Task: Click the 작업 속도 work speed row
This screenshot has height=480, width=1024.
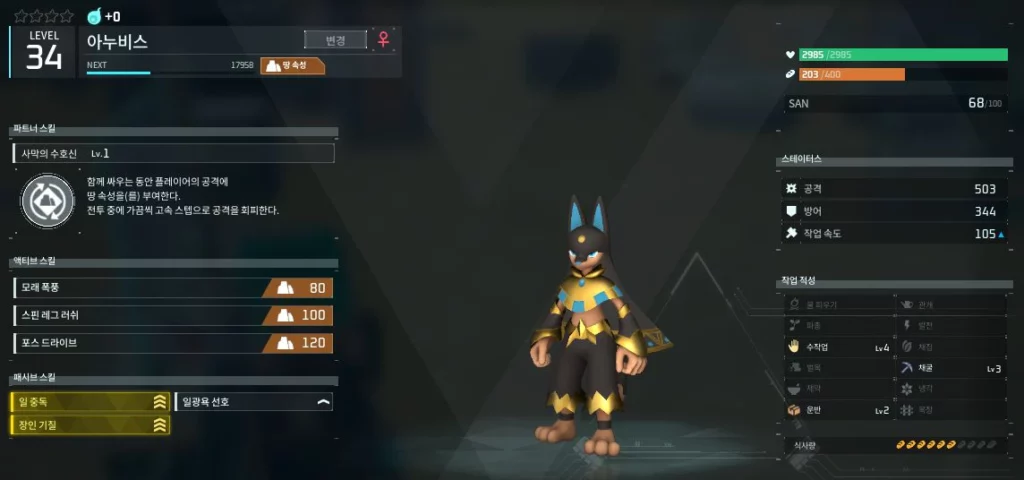Action: (x=892, y=234)
